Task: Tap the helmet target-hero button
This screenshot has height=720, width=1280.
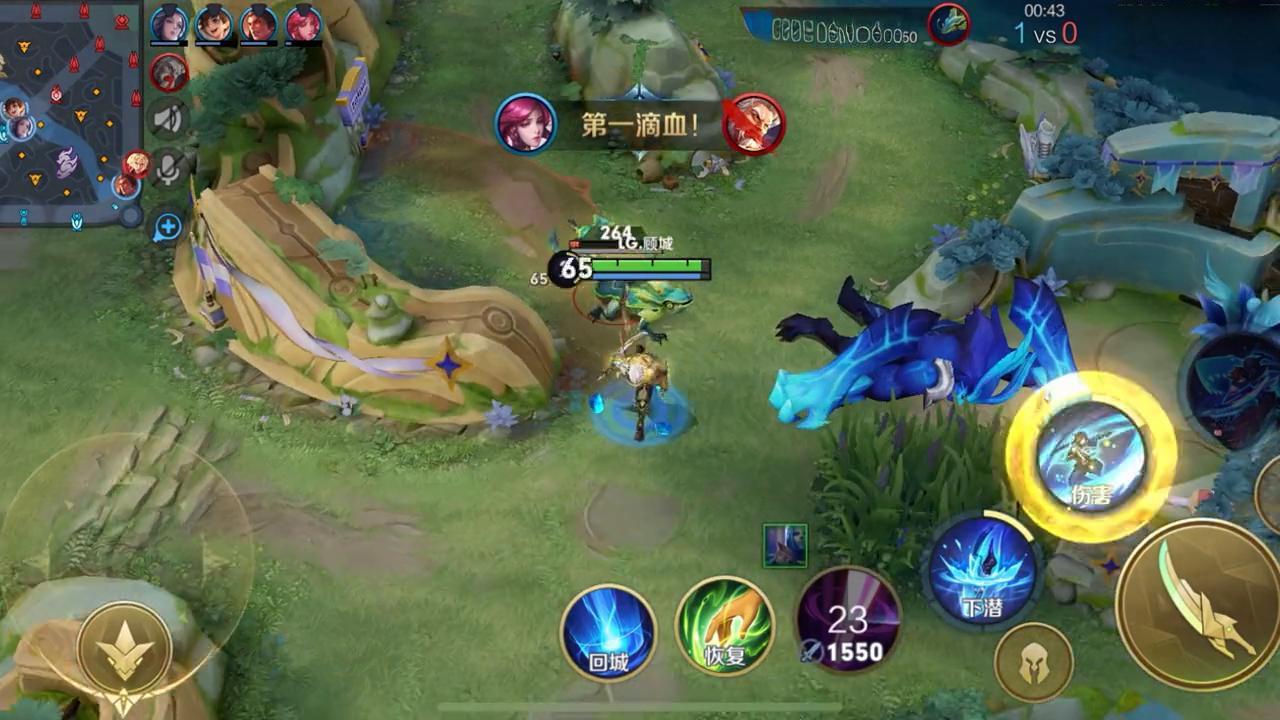Action: 1033,662
